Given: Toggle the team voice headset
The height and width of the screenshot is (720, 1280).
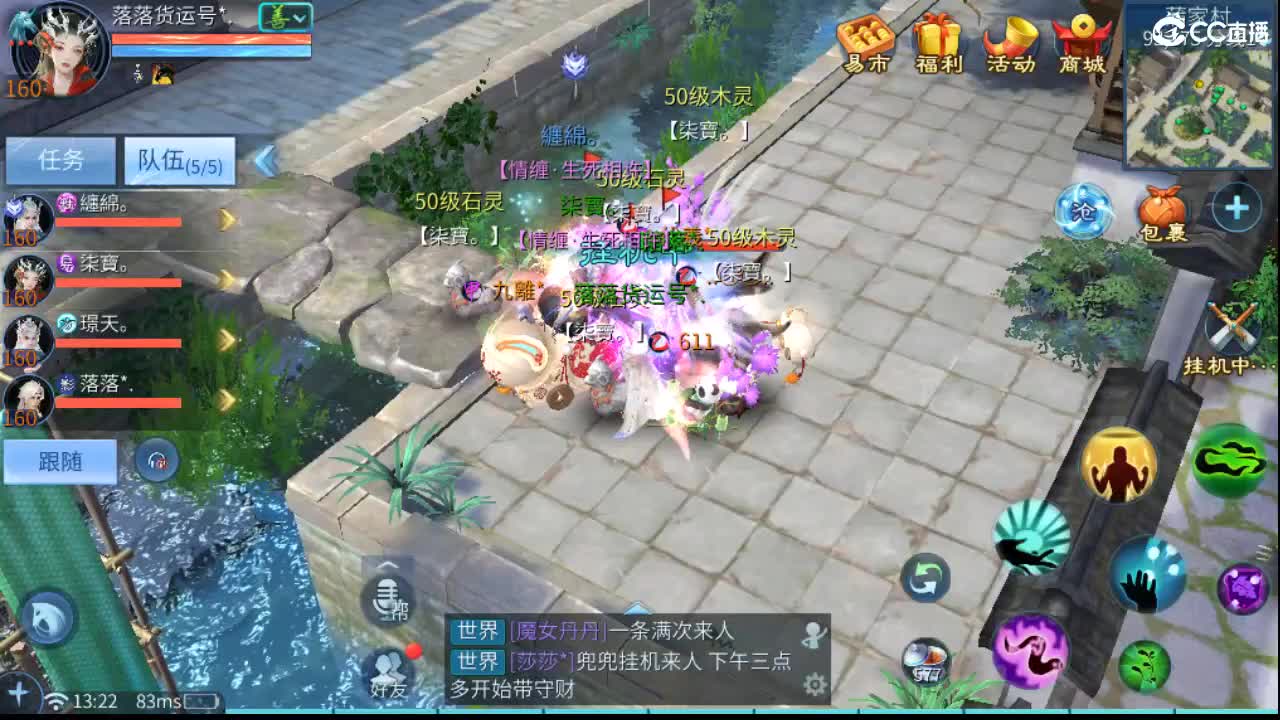Looking at the screenshot, I should (x=157, y=462).
